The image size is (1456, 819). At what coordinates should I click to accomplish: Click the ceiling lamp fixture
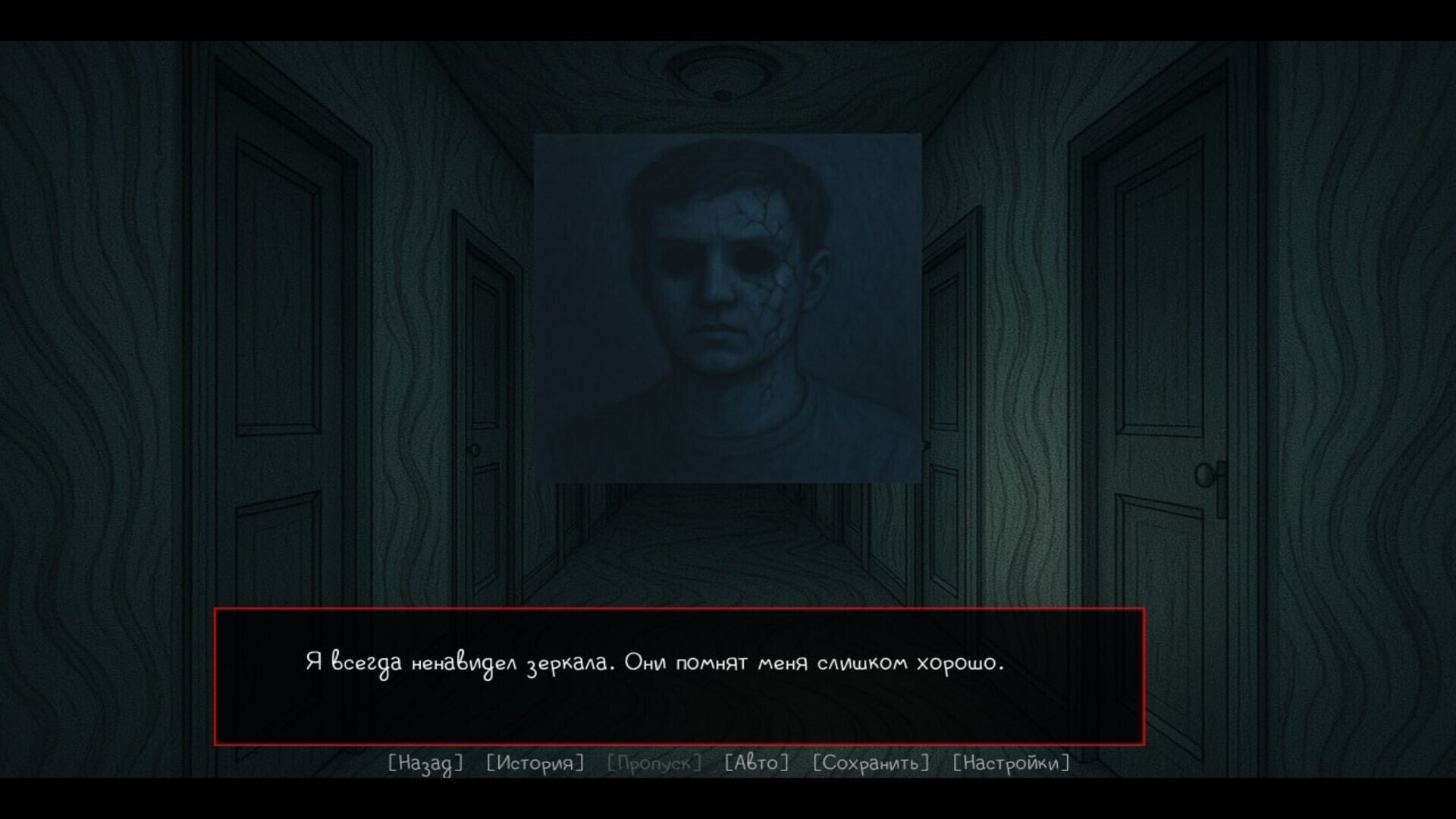(722, 80)
